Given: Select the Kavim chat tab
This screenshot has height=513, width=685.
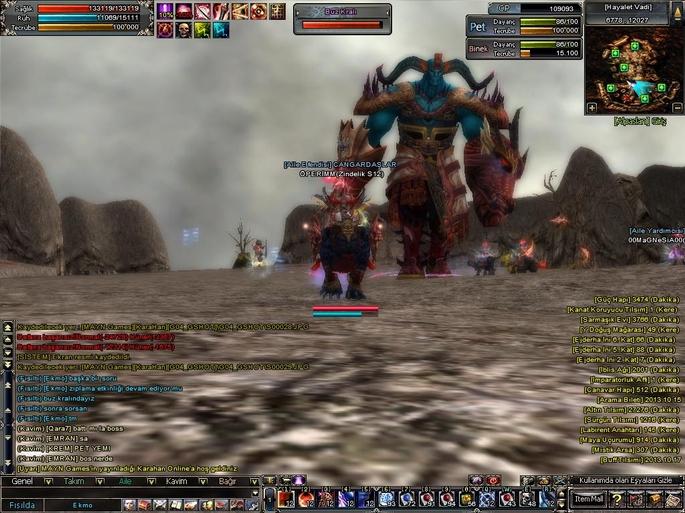Looking at the screenshot, I should pos(177,481).
